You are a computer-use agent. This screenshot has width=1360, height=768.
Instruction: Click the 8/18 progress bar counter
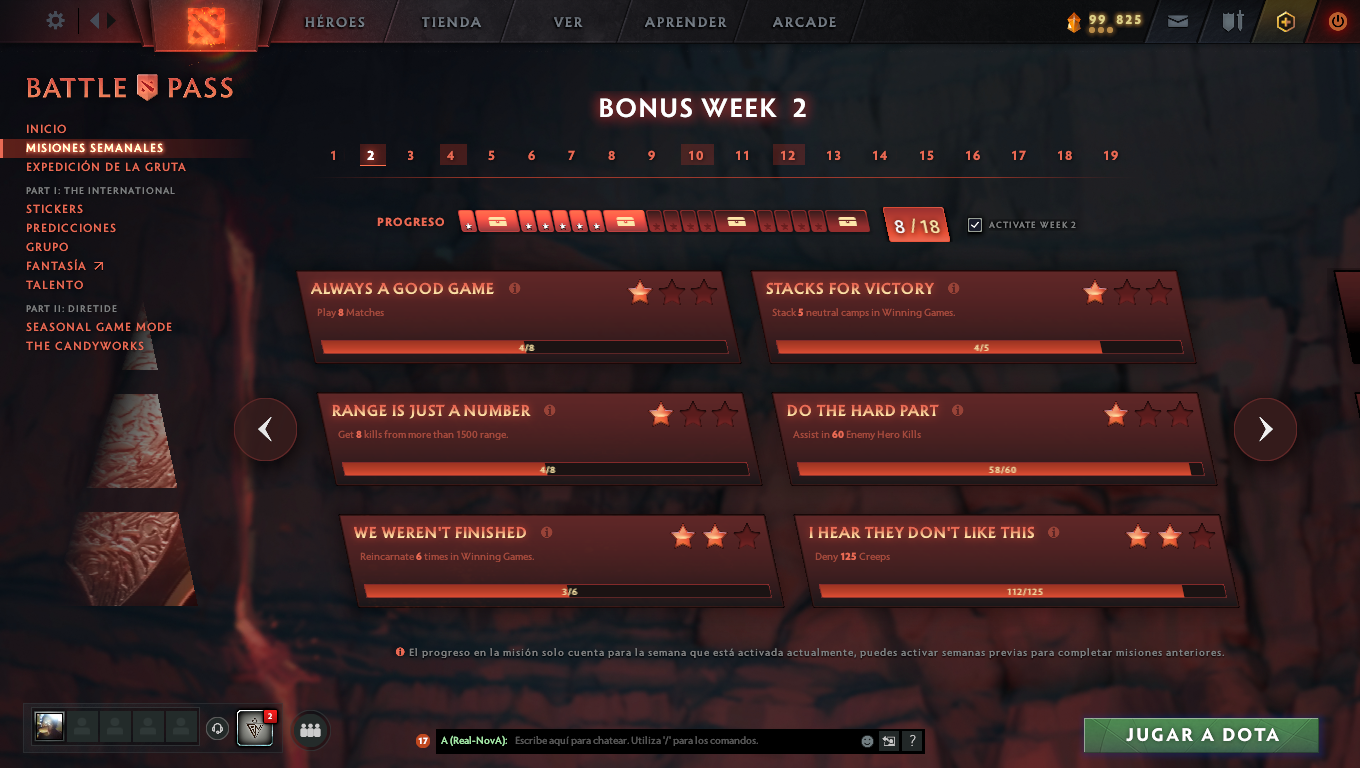pyautogui.click(x=916, y=224)
